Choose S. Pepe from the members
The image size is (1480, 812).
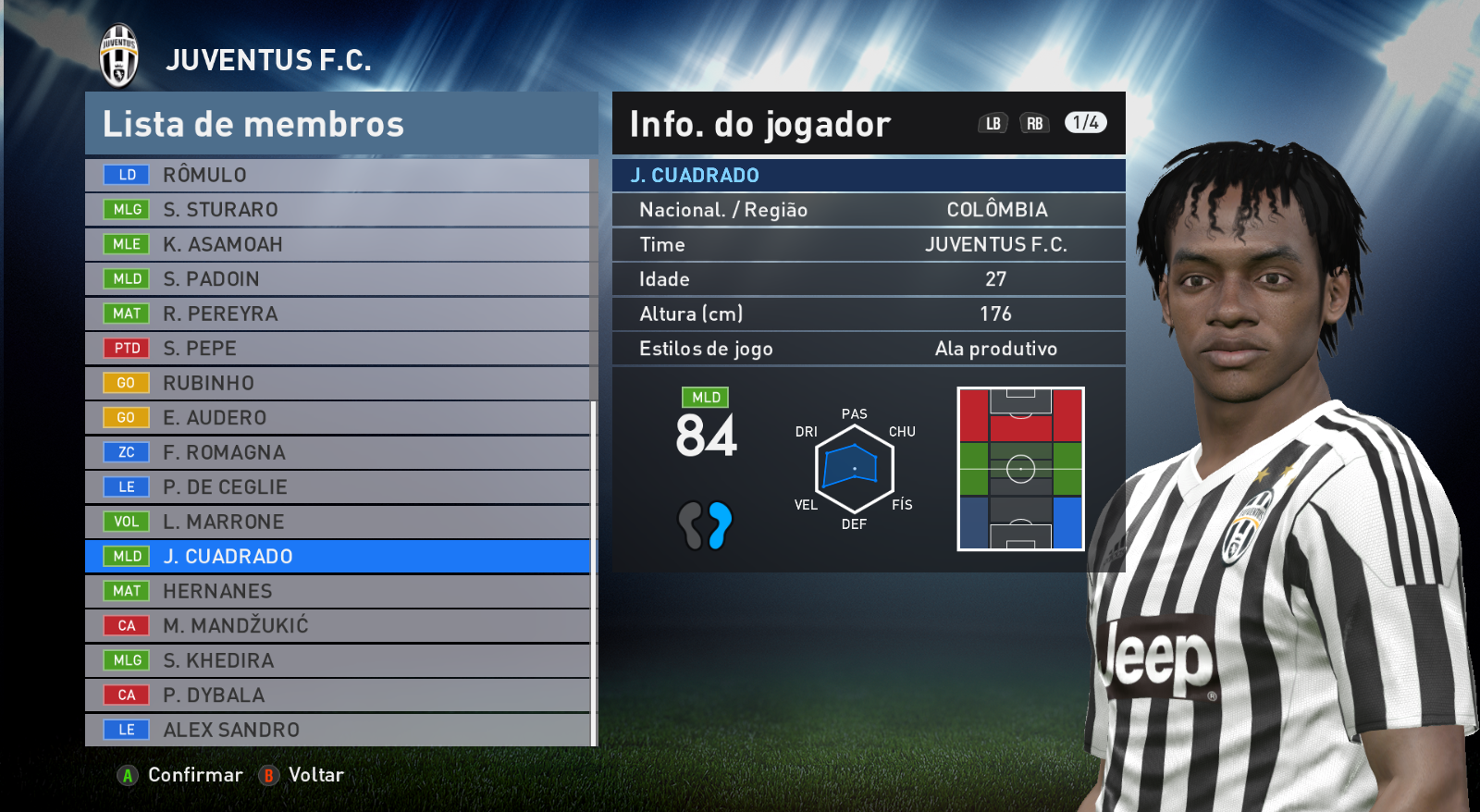click(x=338, y=349)
